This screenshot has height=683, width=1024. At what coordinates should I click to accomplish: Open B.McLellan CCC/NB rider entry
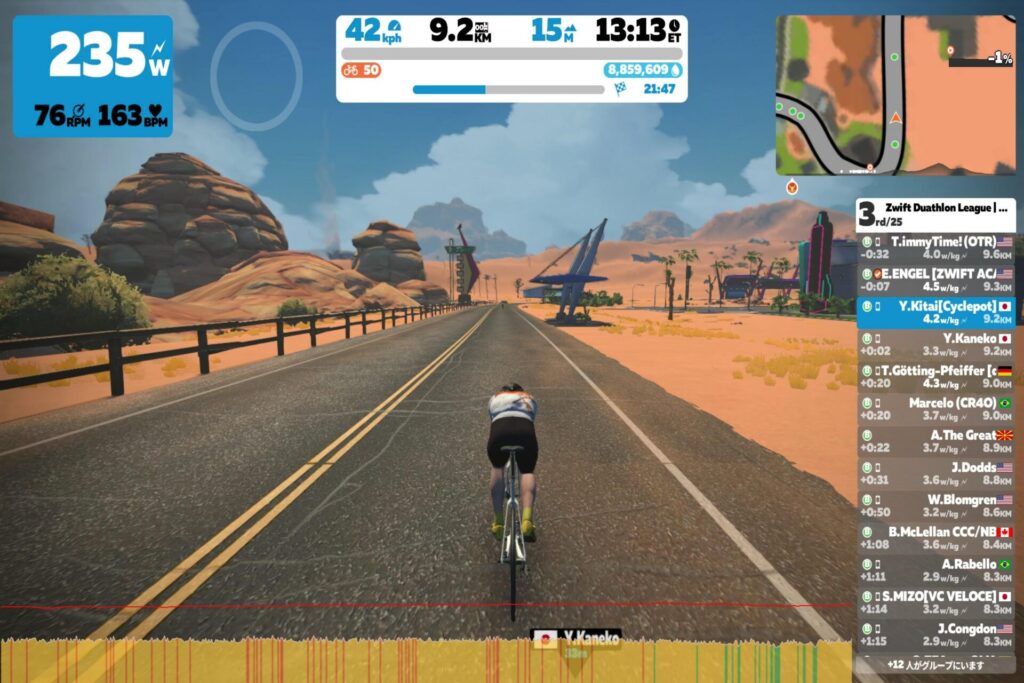[x=936, y=537]
